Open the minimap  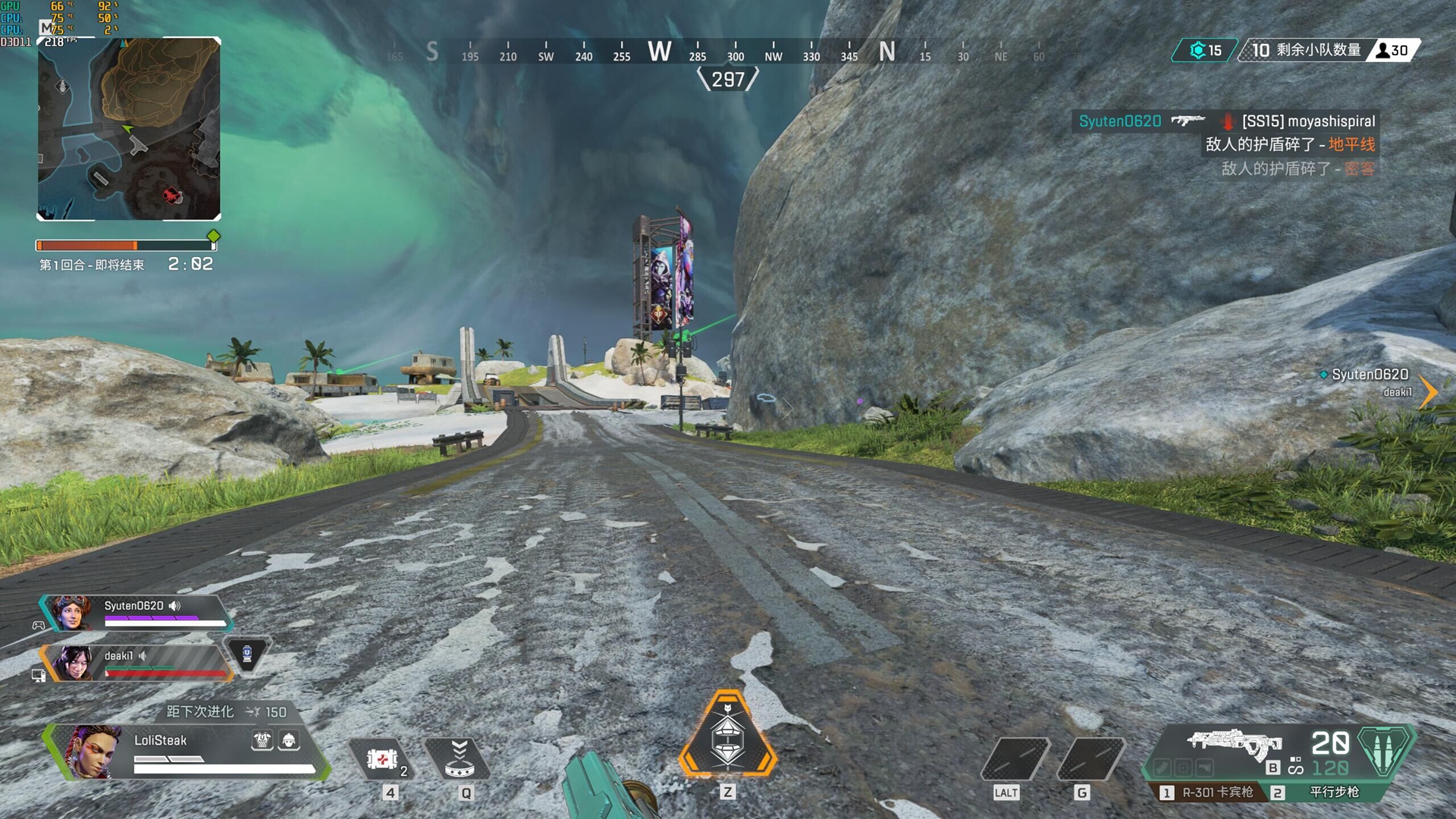click(x=129, y=129)
